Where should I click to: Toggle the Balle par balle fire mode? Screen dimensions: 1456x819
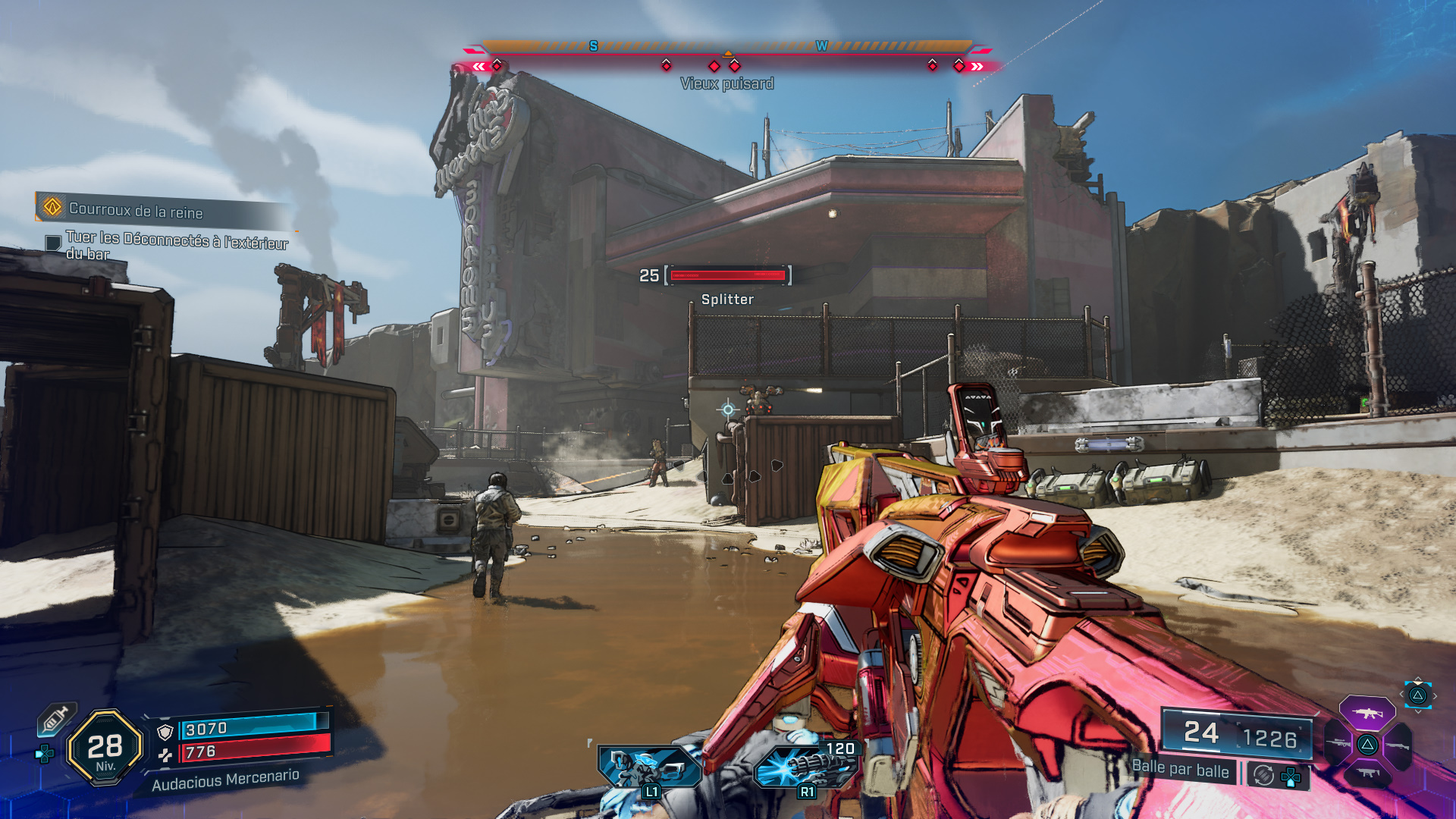(x=1180, y=769)
